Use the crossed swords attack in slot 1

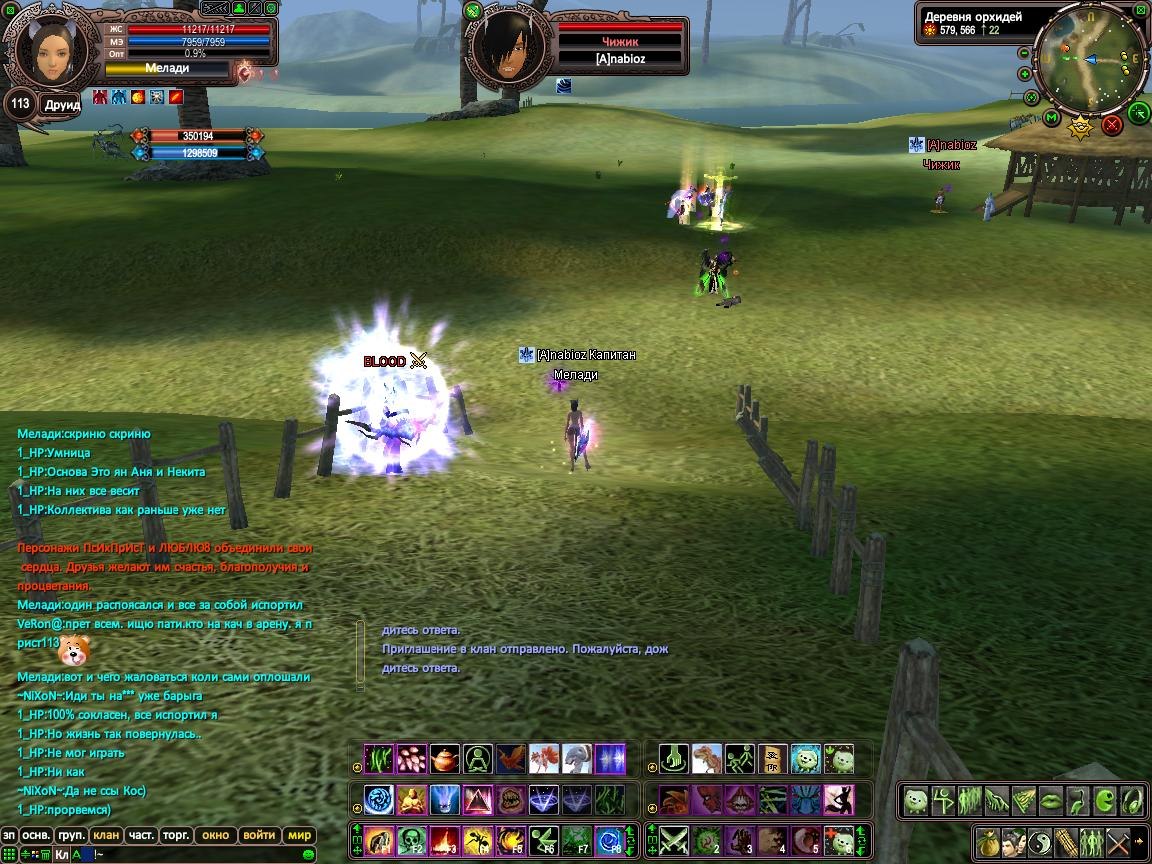[672, 840]
